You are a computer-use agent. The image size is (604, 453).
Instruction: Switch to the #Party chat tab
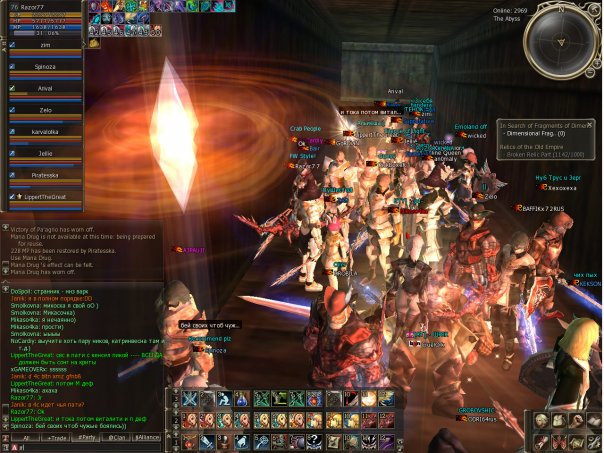pyautogui.click(x=88, y=438)
